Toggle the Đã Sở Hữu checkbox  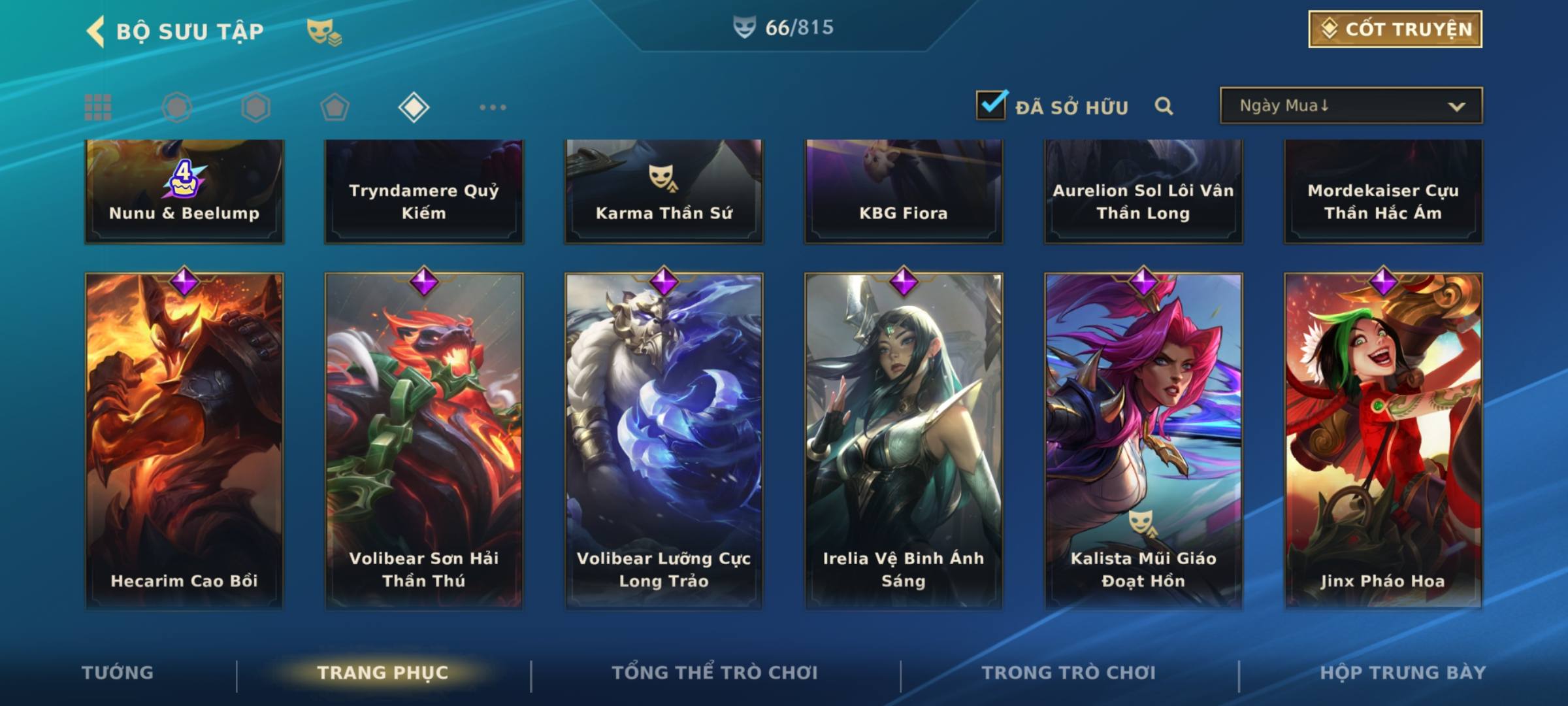click(x=991, y=105)
